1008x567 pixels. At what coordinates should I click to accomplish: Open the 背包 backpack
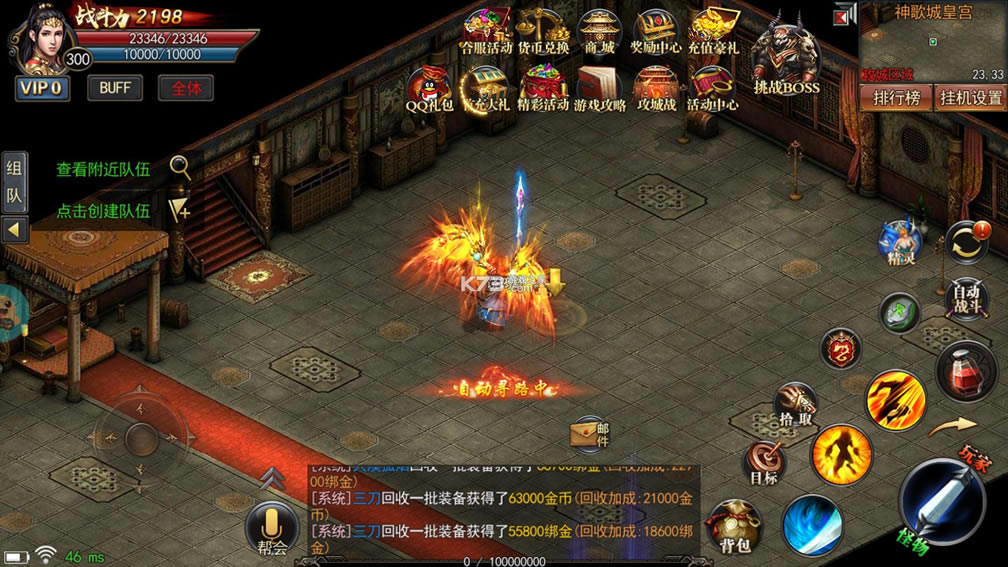coord(735,528)
